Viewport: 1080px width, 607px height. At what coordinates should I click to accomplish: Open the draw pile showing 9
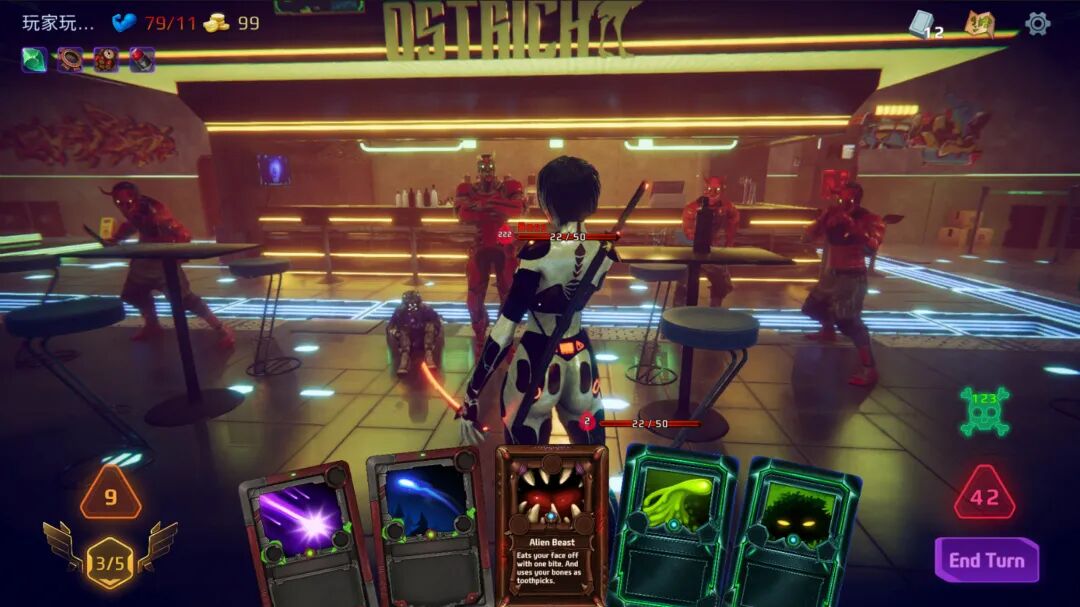tap(110, 494)
